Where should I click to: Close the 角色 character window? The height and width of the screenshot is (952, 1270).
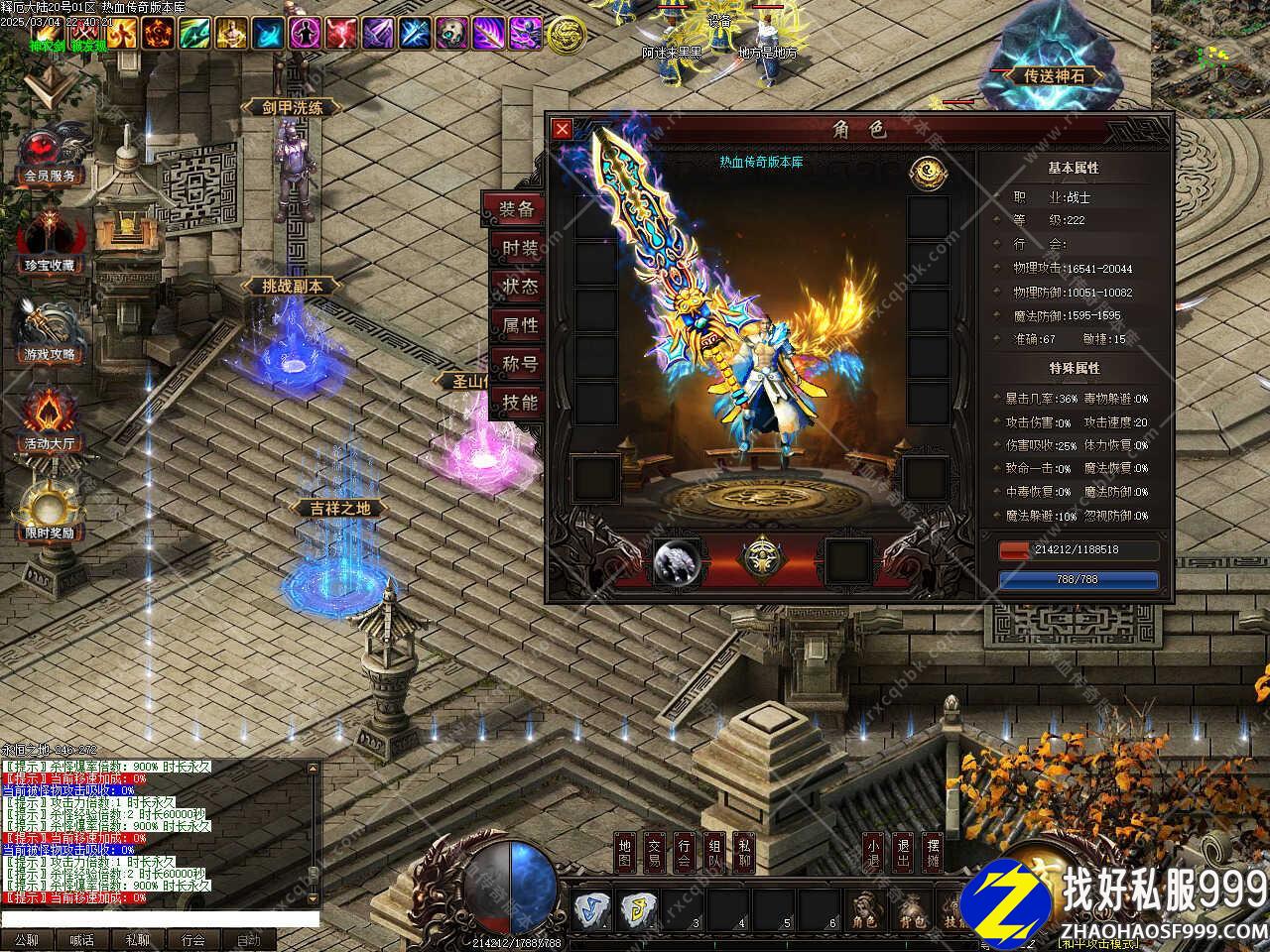562,128
